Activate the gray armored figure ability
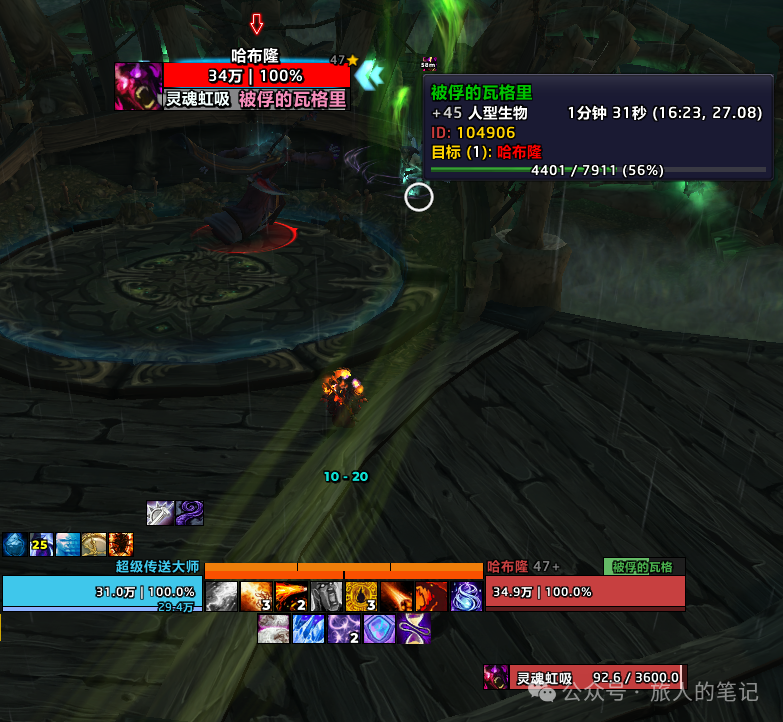Viewport: 783px width, 722px height. coord(326,597)
